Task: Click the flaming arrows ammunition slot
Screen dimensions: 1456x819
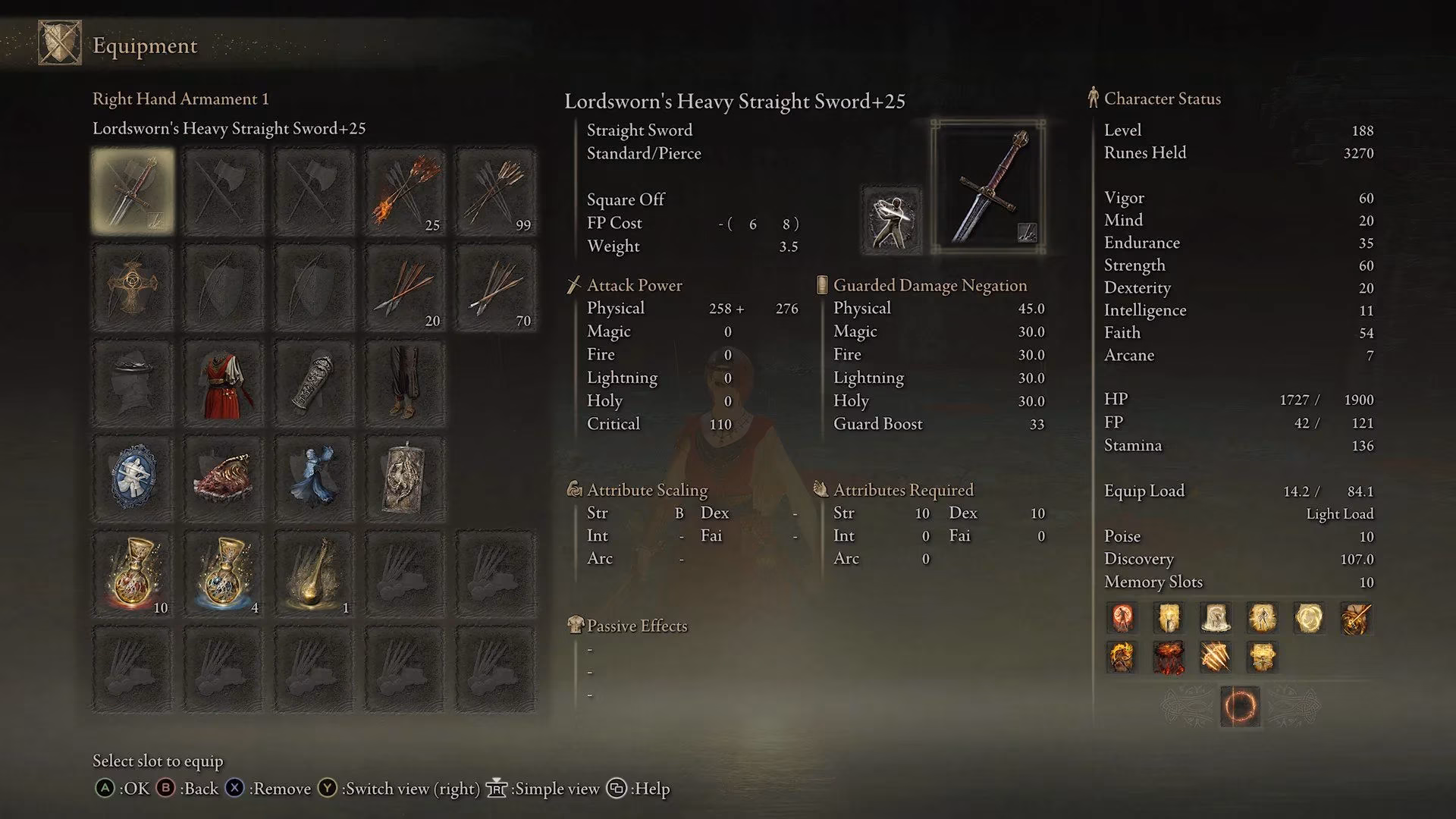Action: pos(404,190)
